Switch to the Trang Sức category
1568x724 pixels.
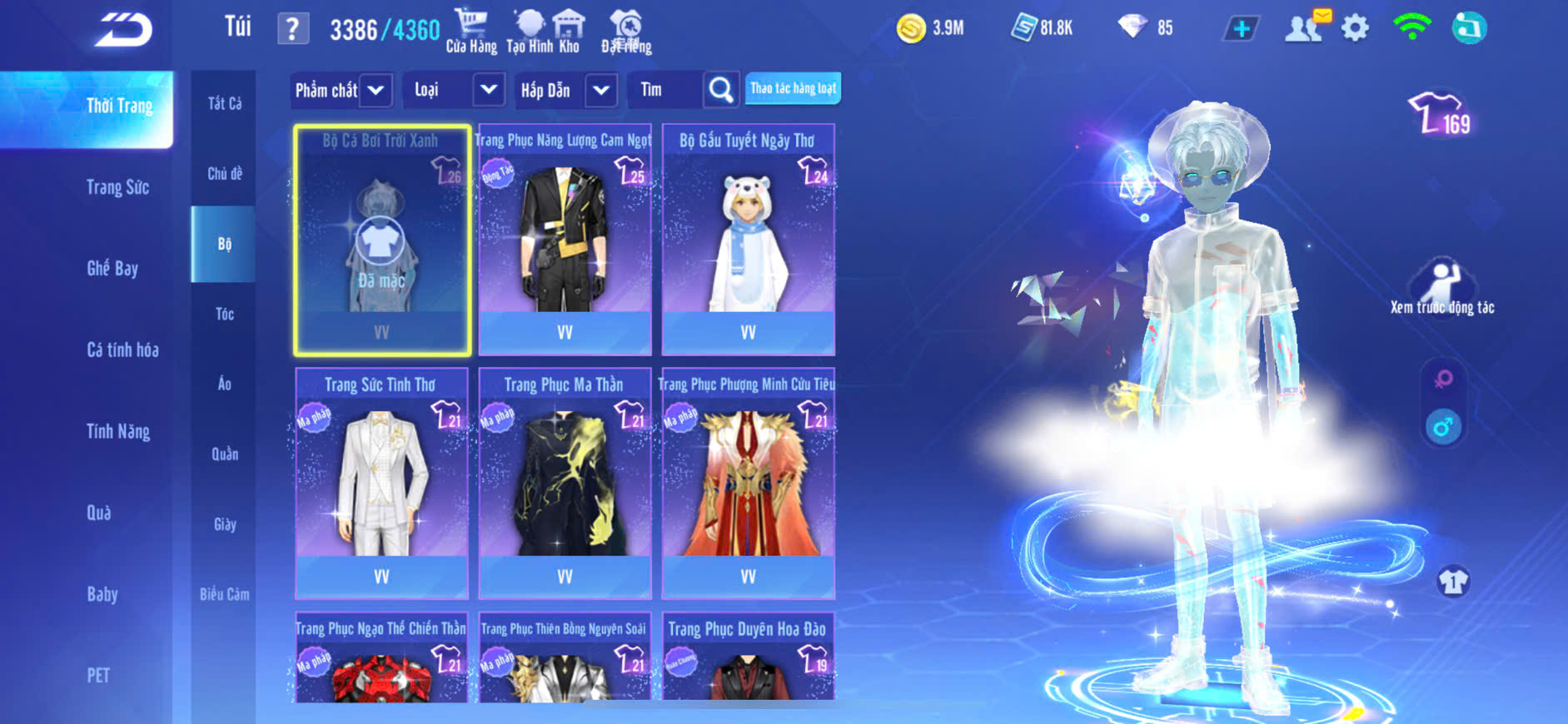click(117, 187)
